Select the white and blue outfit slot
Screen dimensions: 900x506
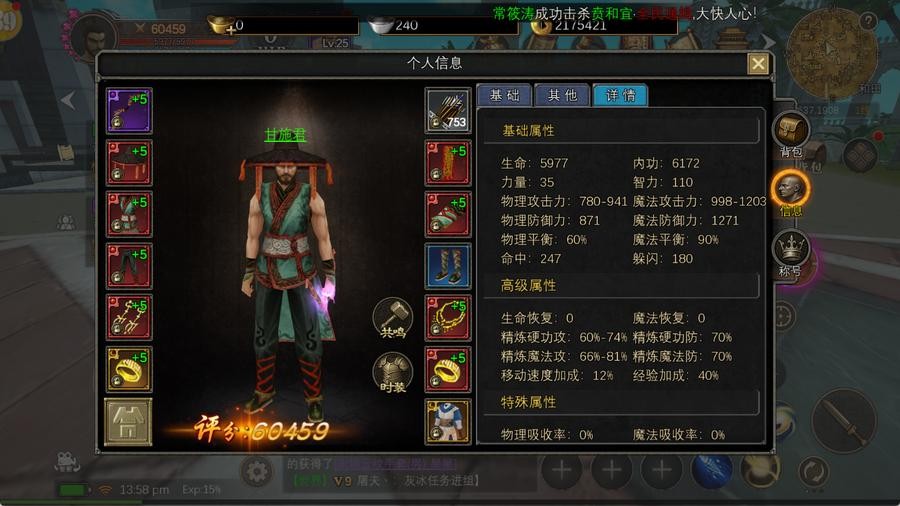[x=447, y=422]
